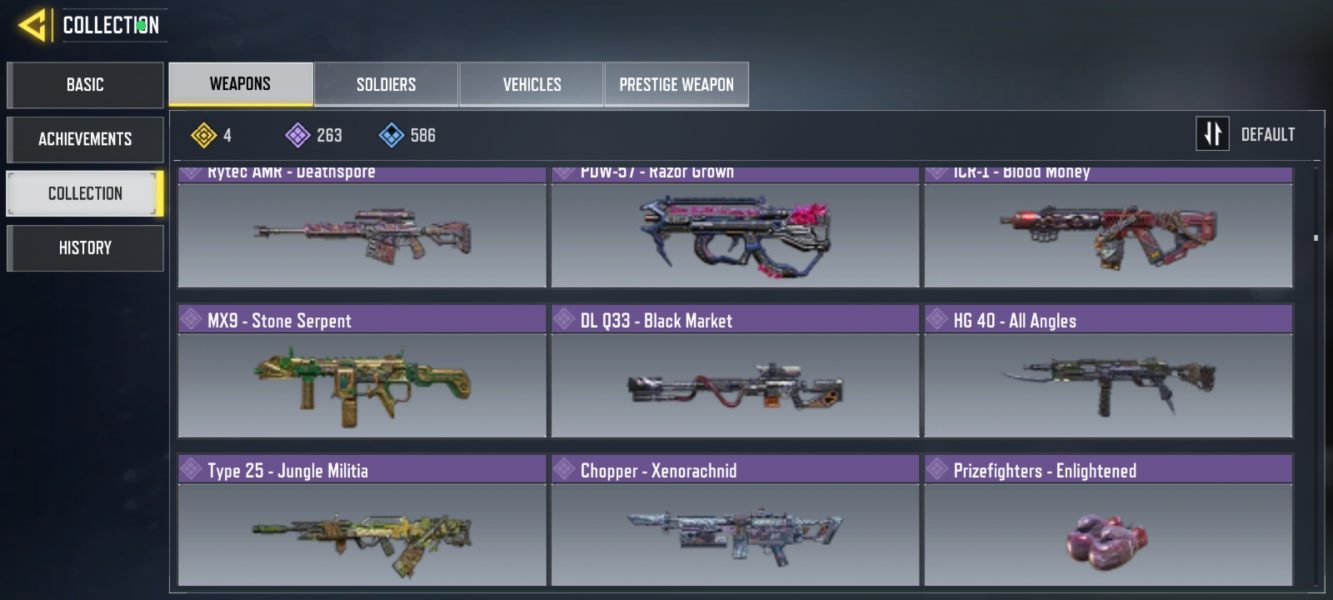Select the Chopper - Xenorachnid weapon
This screenshot has width=1333, height=600.
[x=735, y=533]
